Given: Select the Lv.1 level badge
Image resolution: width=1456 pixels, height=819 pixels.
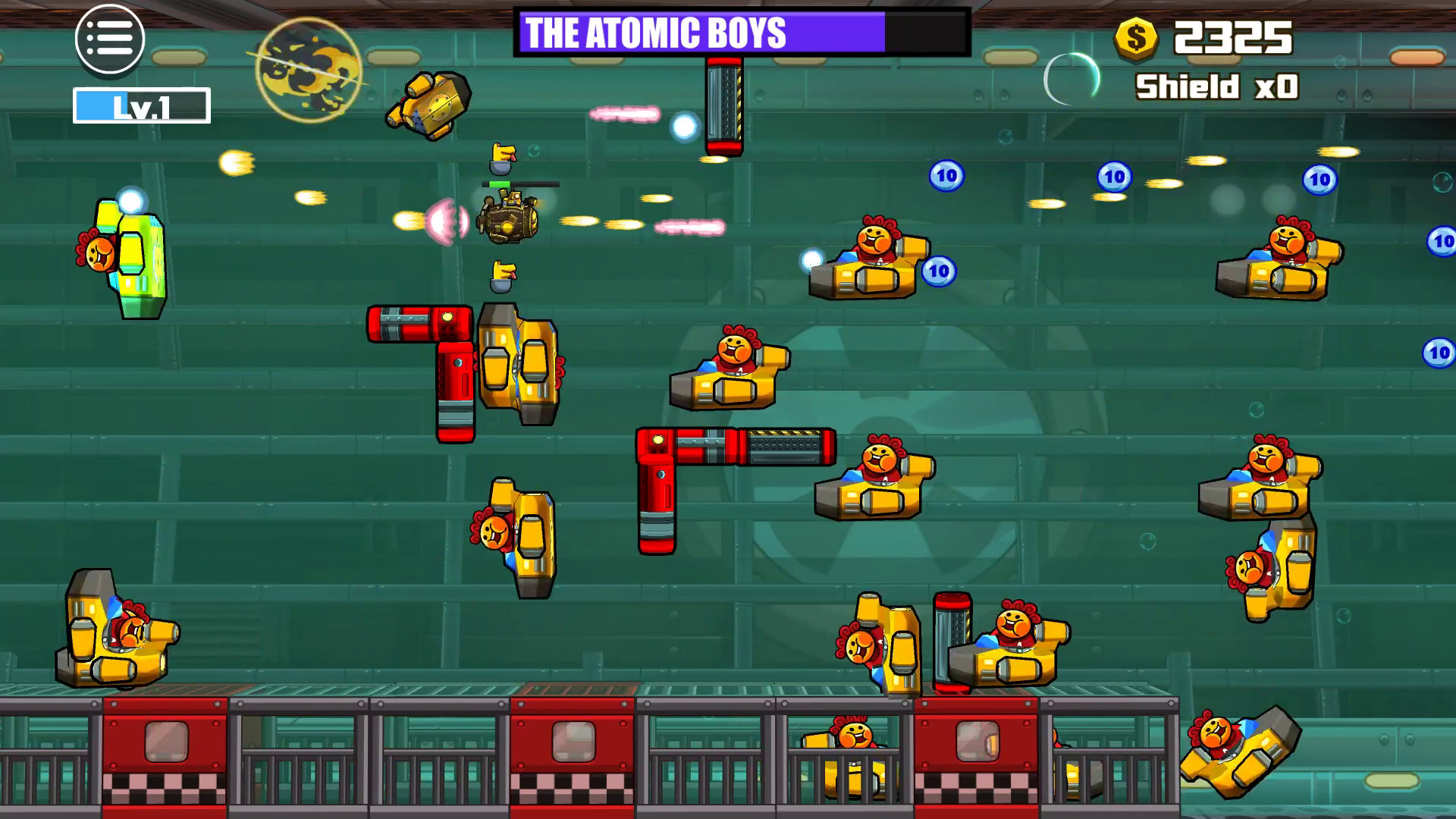Looking at the screenshot, I should coord(141,106).
